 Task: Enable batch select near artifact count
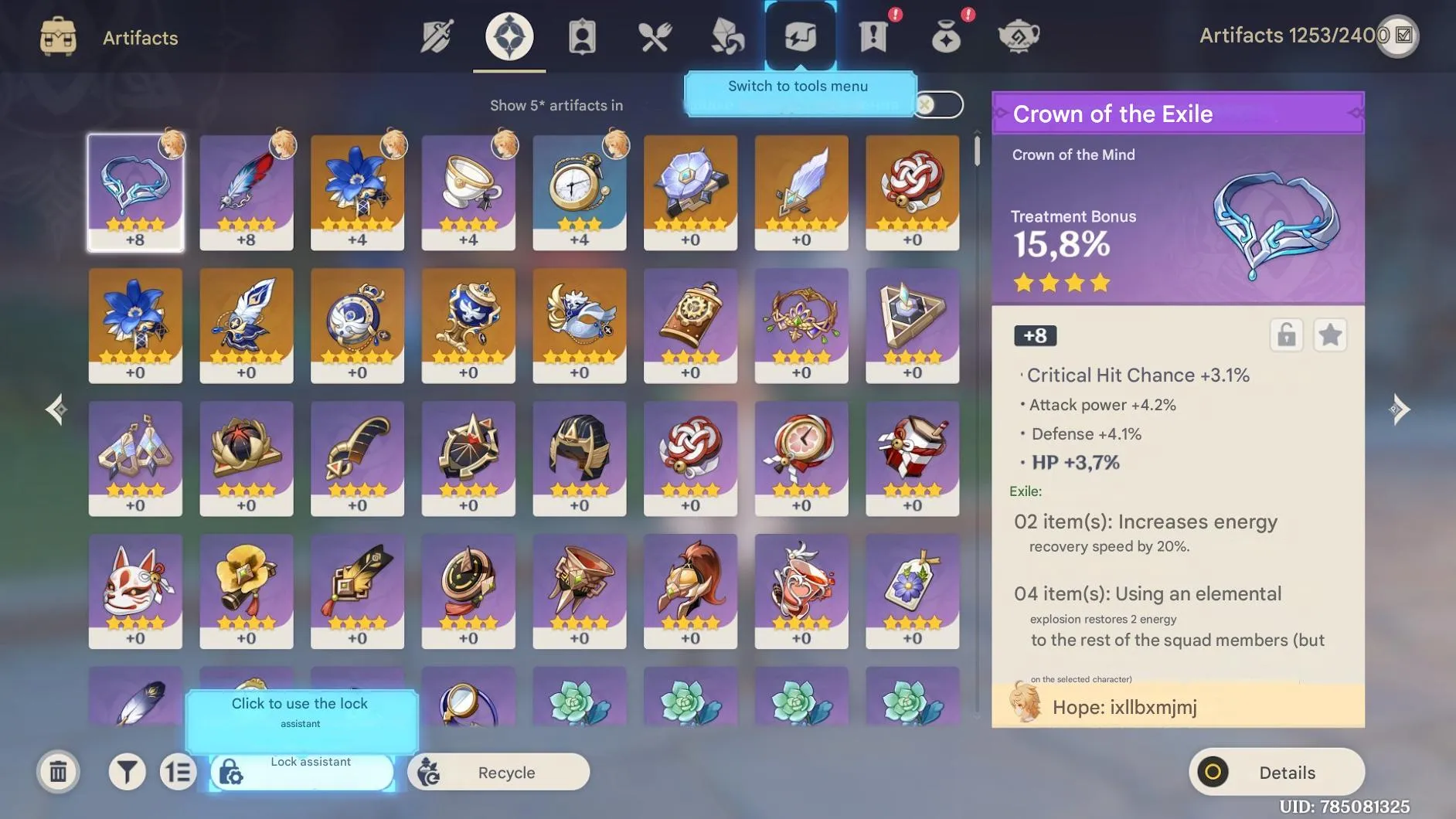[1400, 36]
